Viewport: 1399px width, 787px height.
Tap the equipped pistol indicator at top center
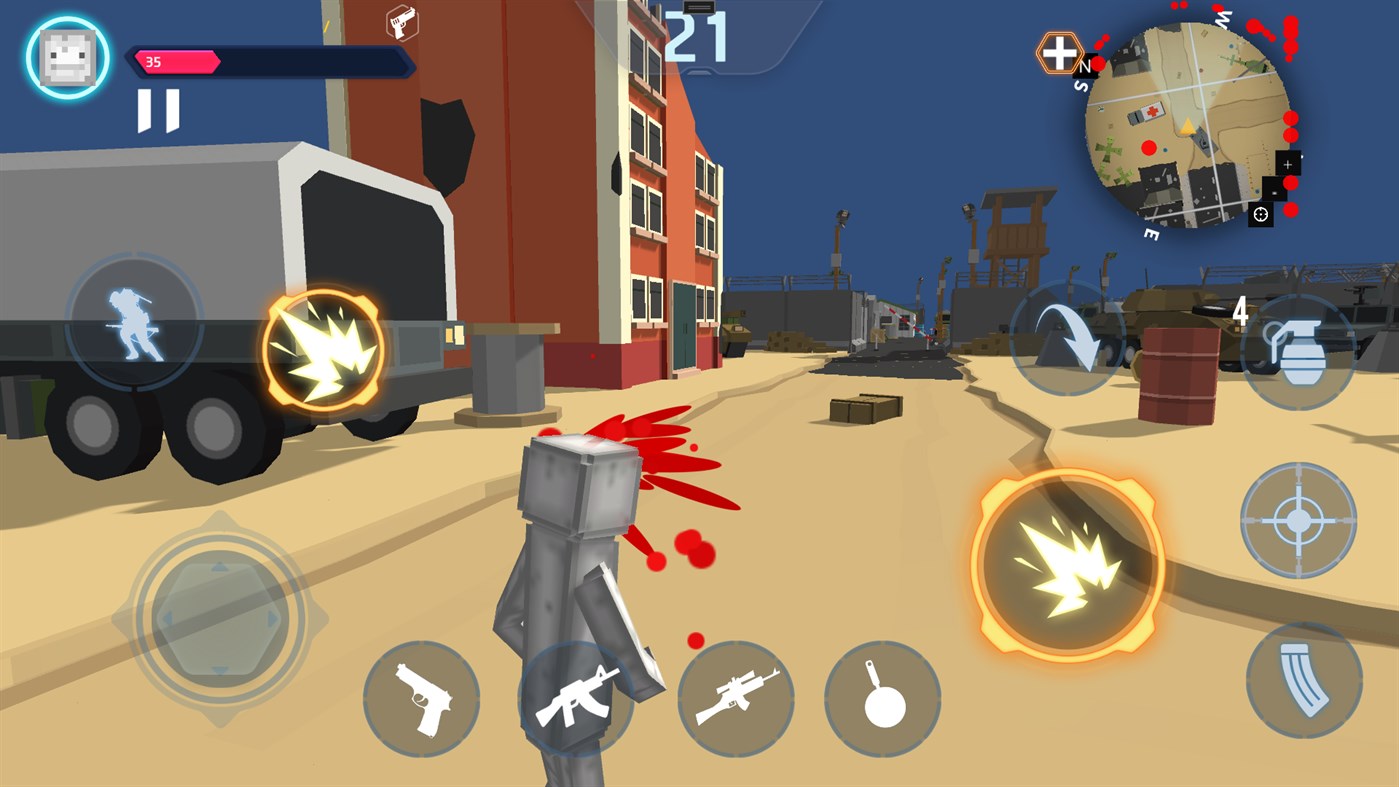point(400,22)
